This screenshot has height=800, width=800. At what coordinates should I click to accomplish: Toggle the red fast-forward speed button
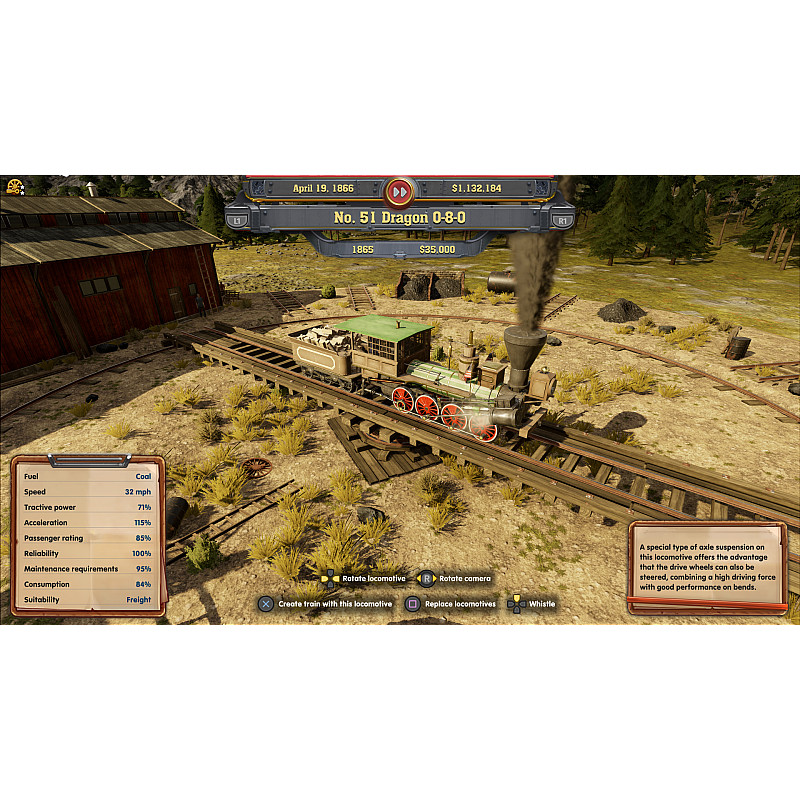[x=399, y=190]
